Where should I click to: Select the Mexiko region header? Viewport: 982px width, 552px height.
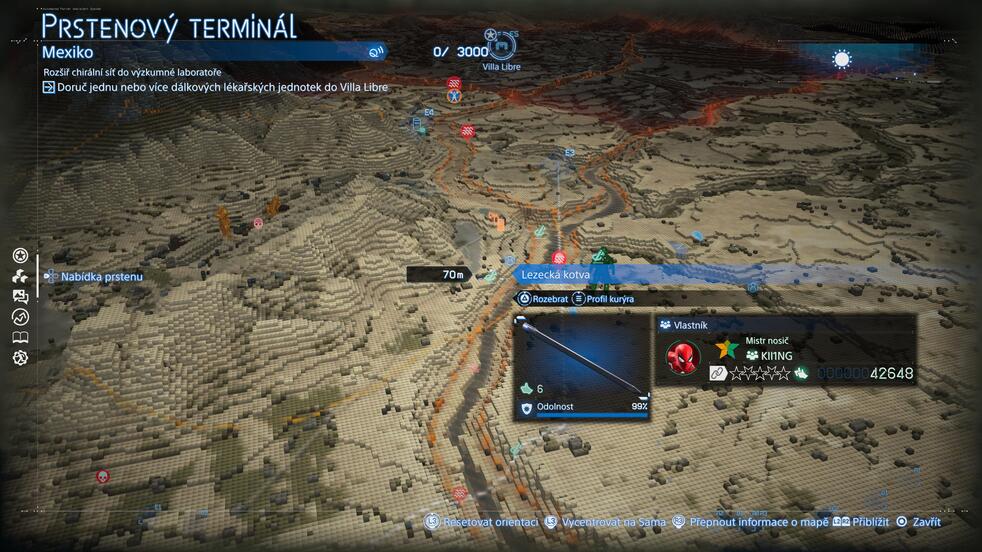tap(67, 52)
